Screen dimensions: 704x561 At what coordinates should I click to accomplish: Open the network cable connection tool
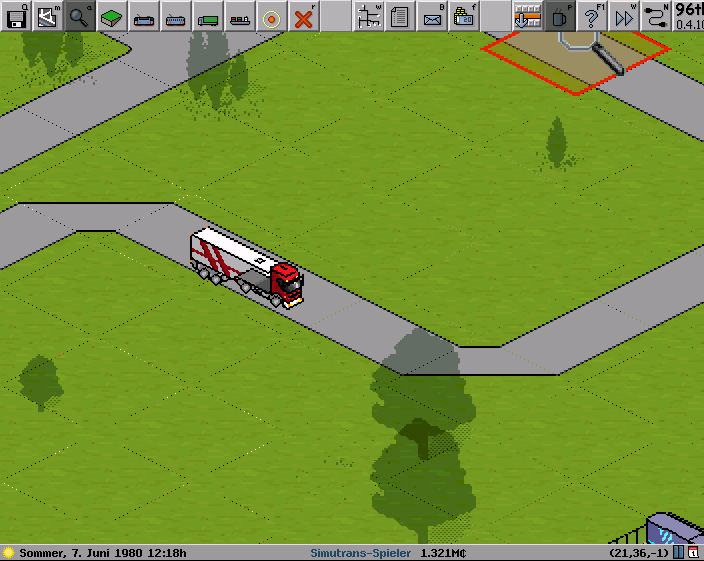coord(656,16)
